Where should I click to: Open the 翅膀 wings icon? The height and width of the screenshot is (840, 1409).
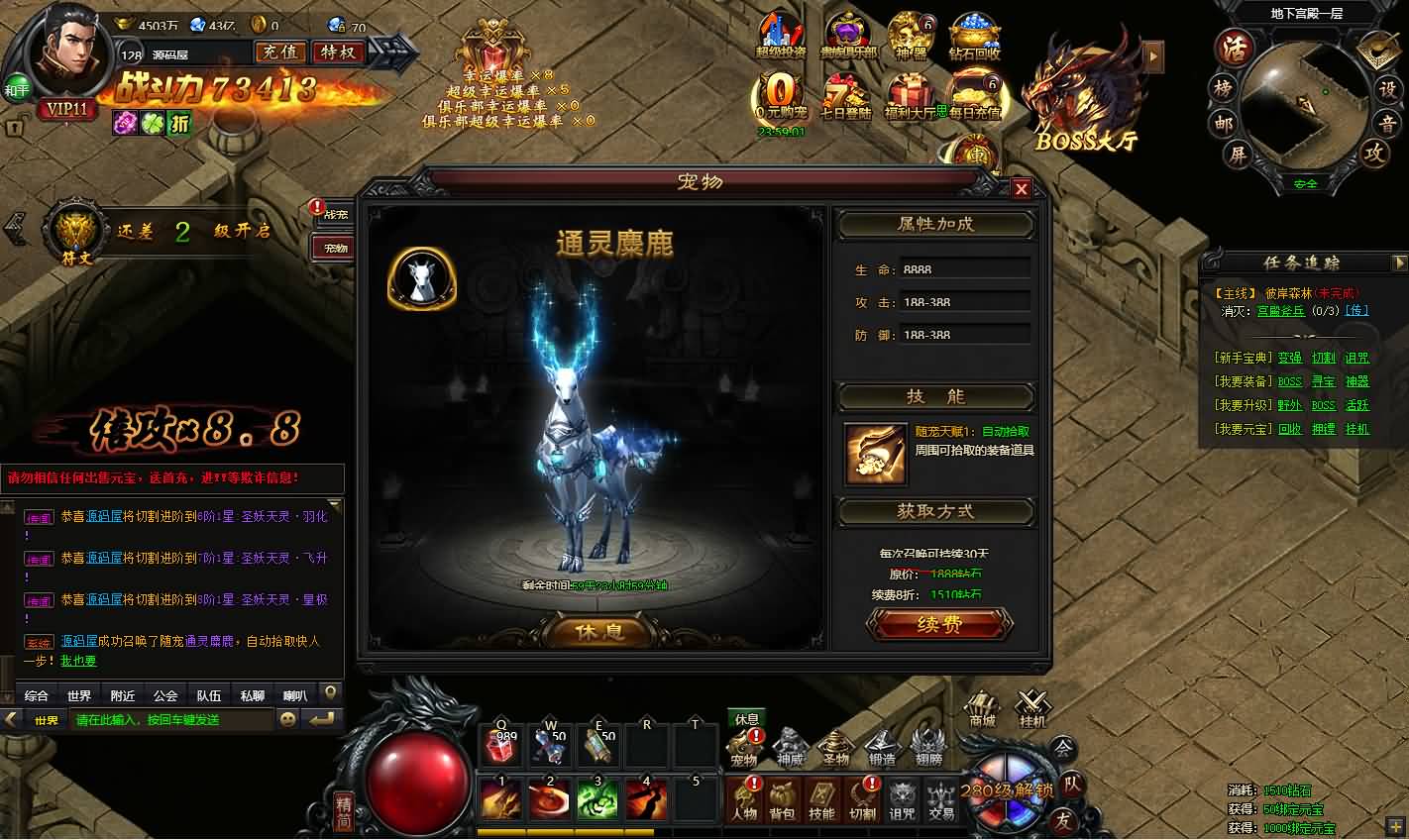(927, 743)
